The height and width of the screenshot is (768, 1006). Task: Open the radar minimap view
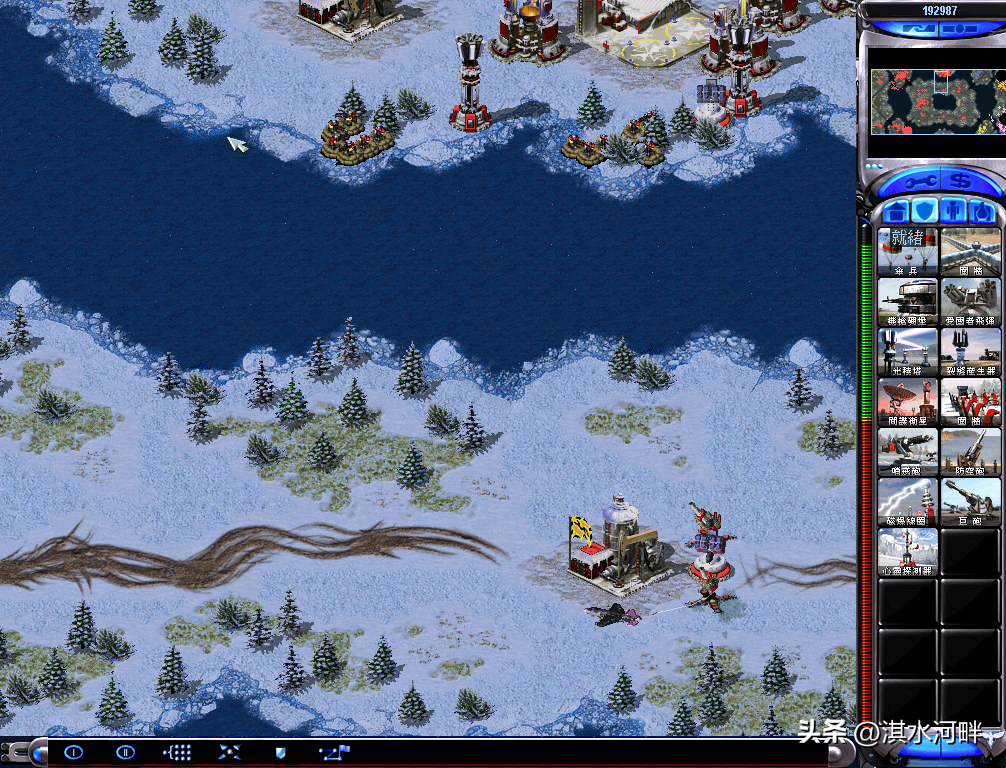pyautogui.click(x=934, y=101)
